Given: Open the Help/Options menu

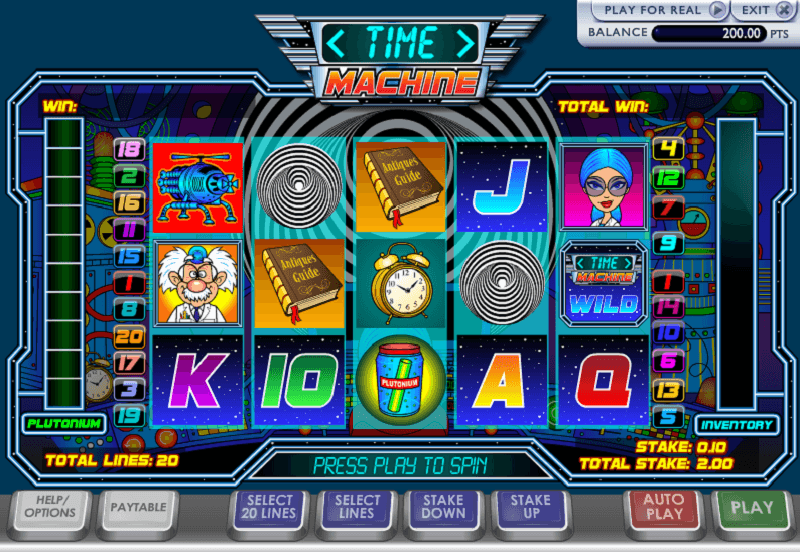Looking at the screenshot, I should click(49, 507).
